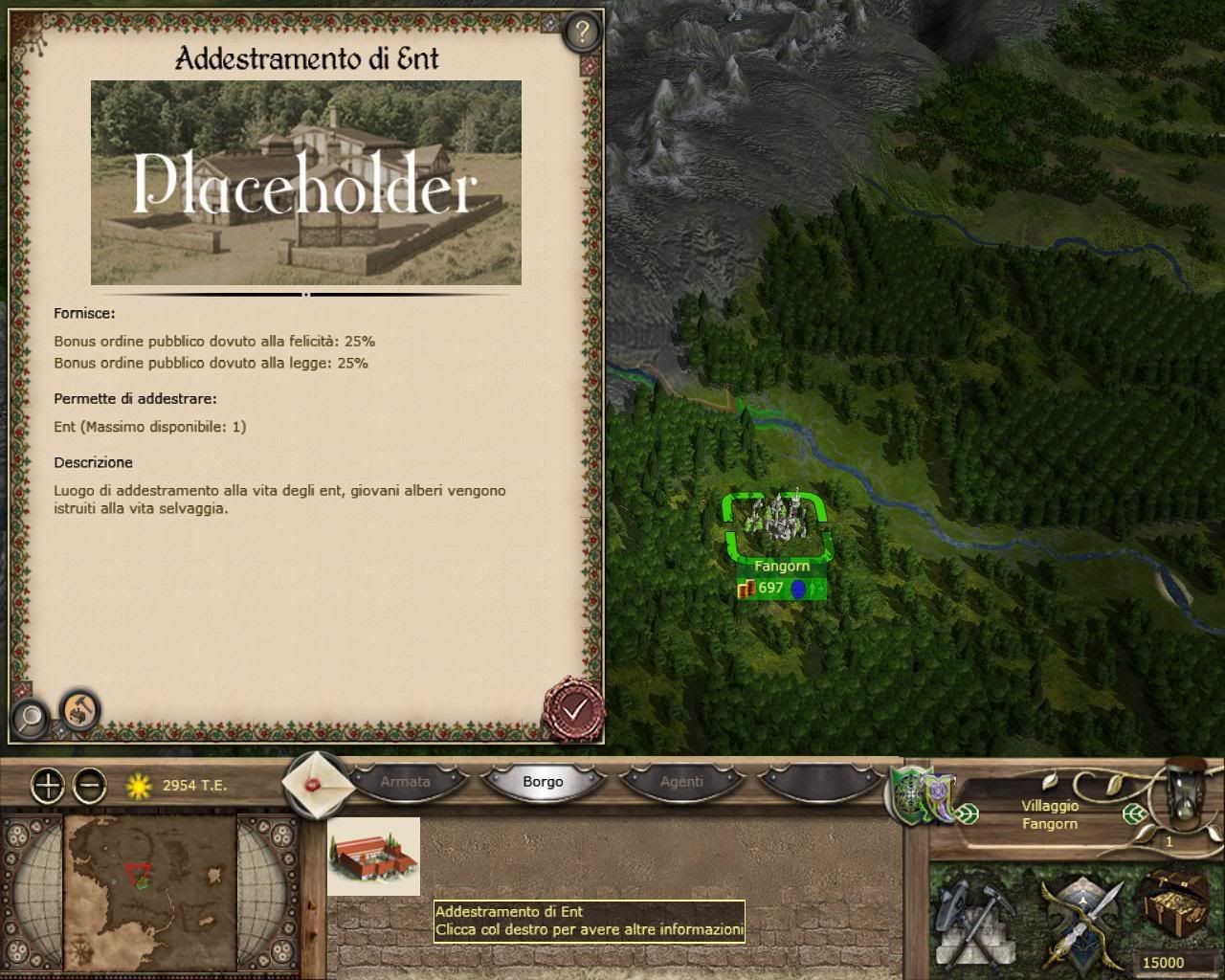The image size is (1225, 980).
Task: Open recruitment menu with bow and sword
Action: 1080,919
